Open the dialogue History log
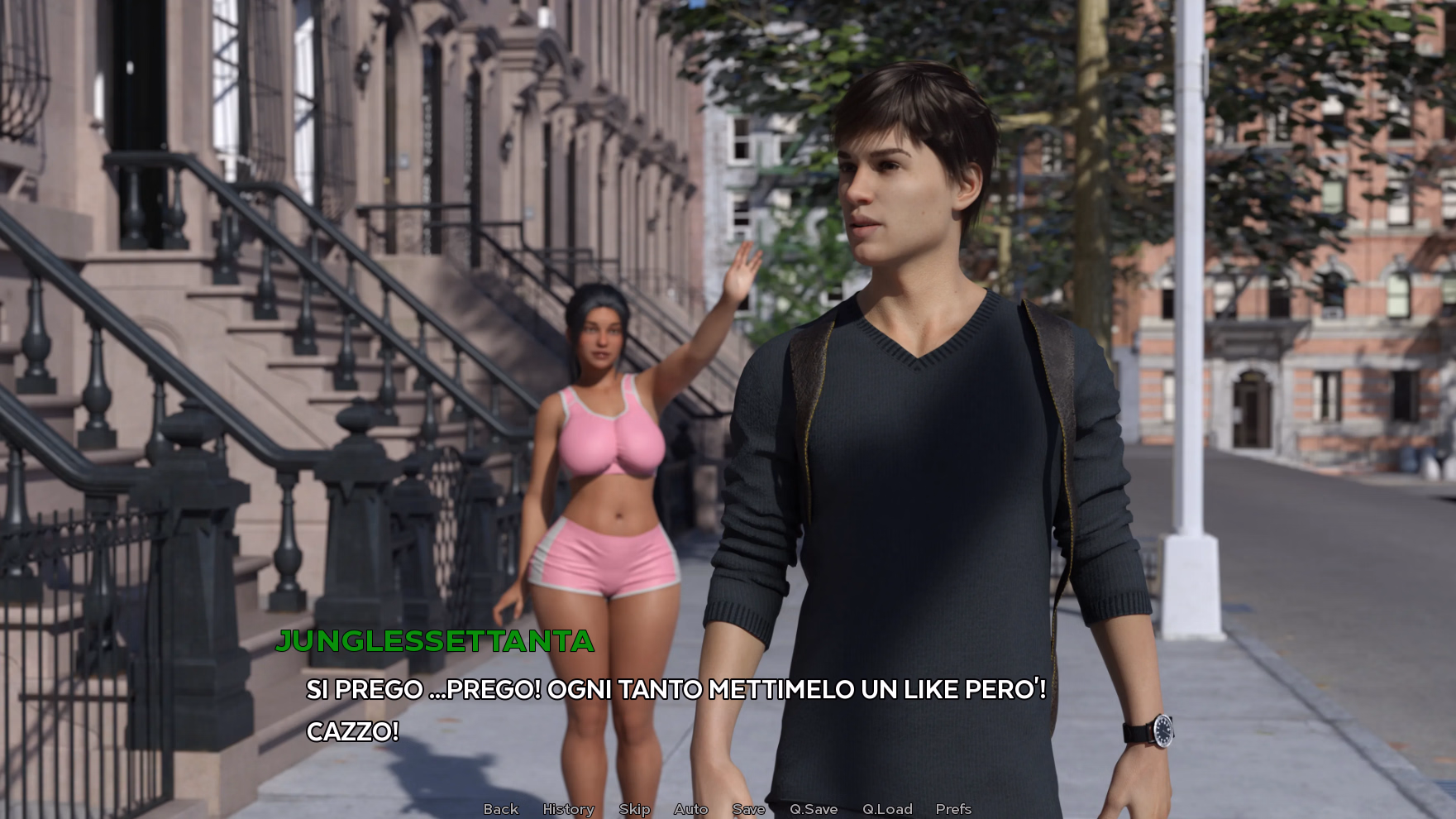This screenshot has height=819, width=1456. (568, 809)
